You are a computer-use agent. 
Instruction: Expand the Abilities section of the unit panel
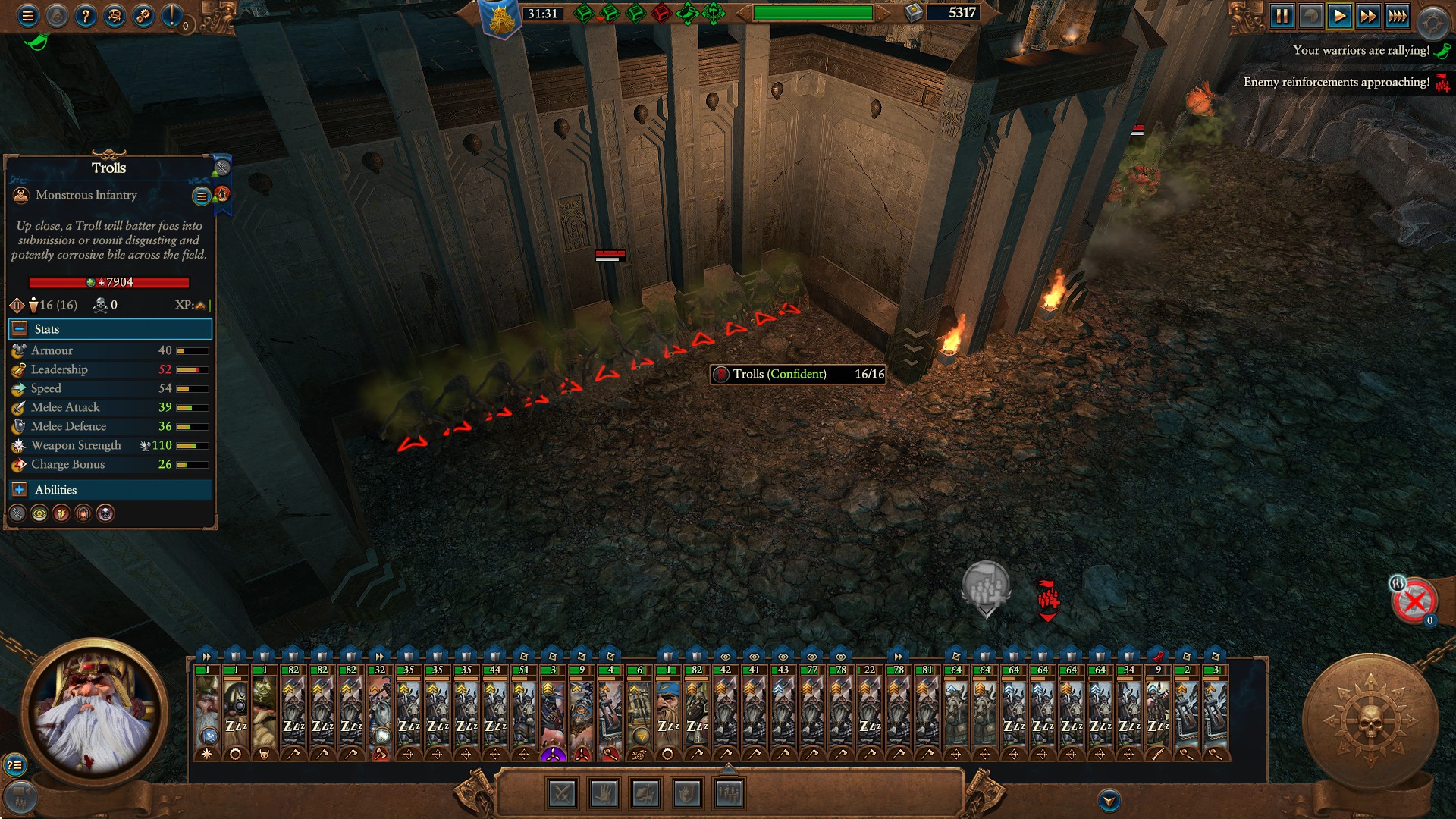[20, 490]
